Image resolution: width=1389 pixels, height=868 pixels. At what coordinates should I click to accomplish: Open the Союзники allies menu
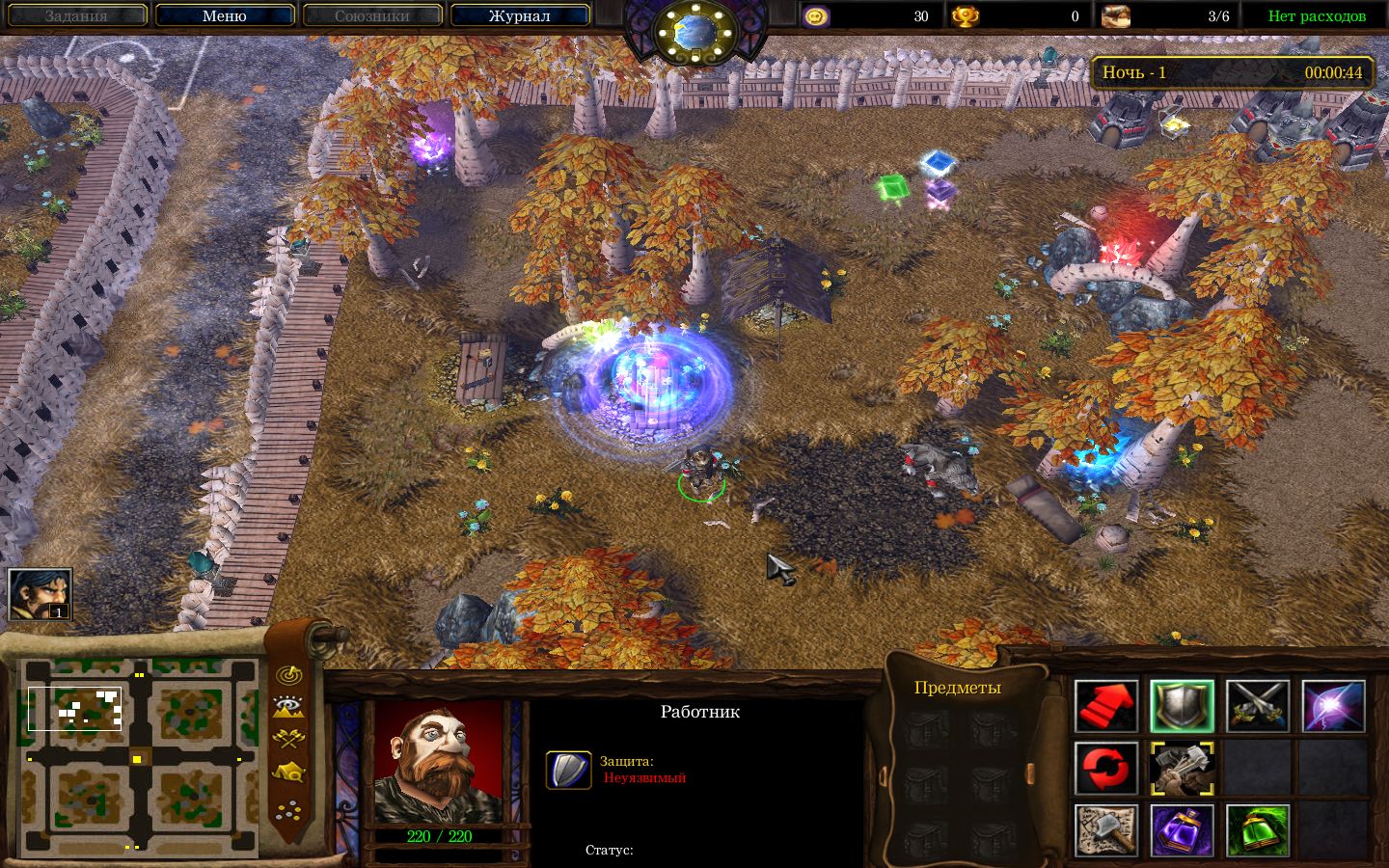(371, 15)
